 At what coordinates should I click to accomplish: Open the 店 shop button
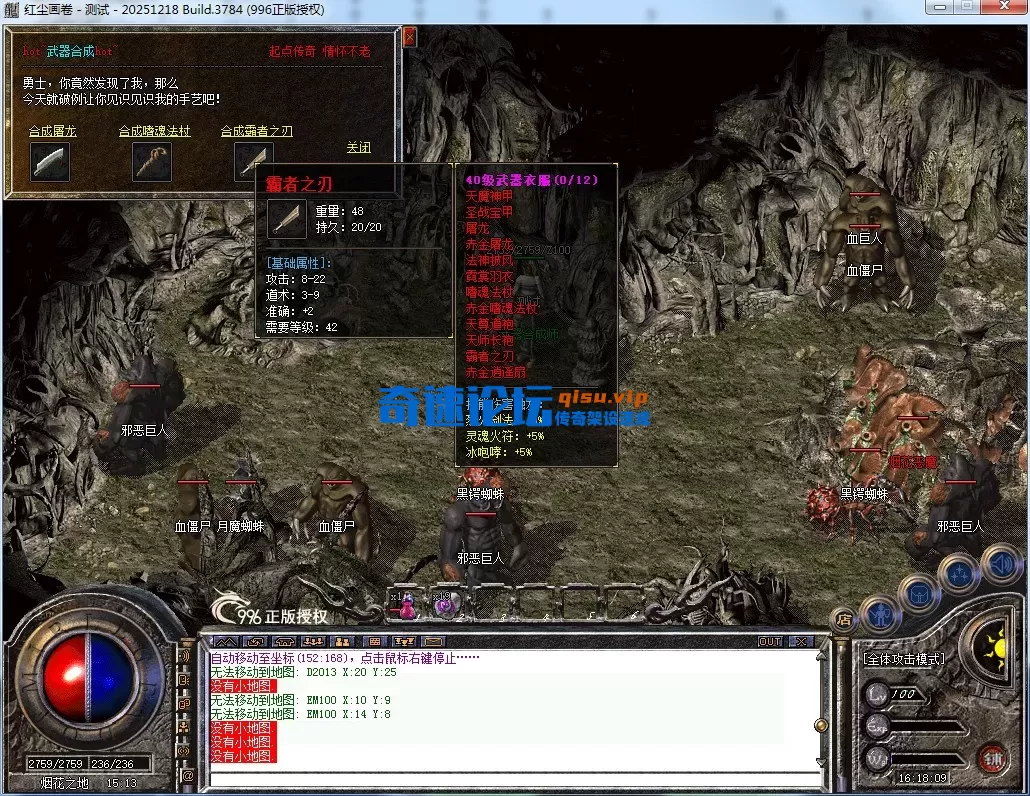[x=843, y=619]
